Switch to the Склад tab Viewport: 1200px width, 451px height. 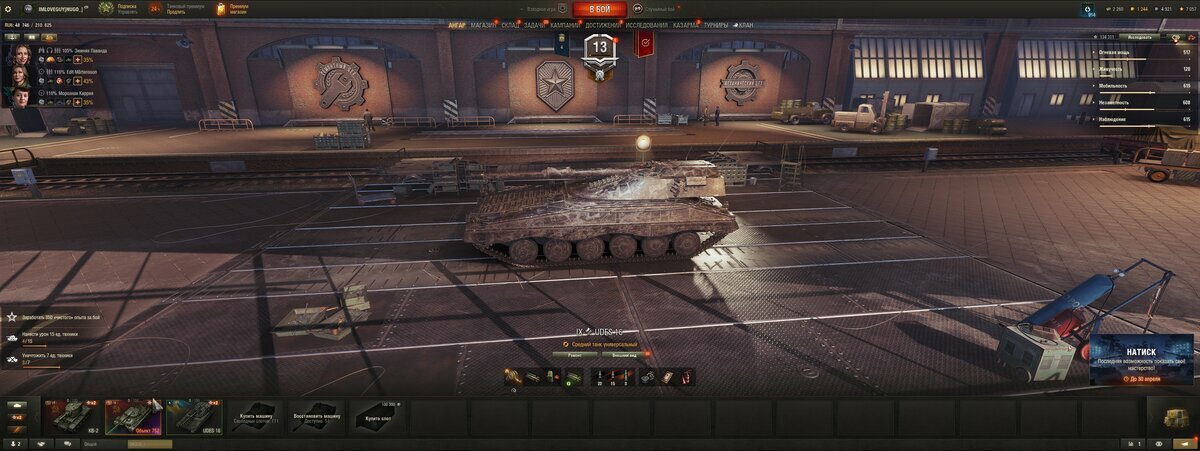point(510,25)
